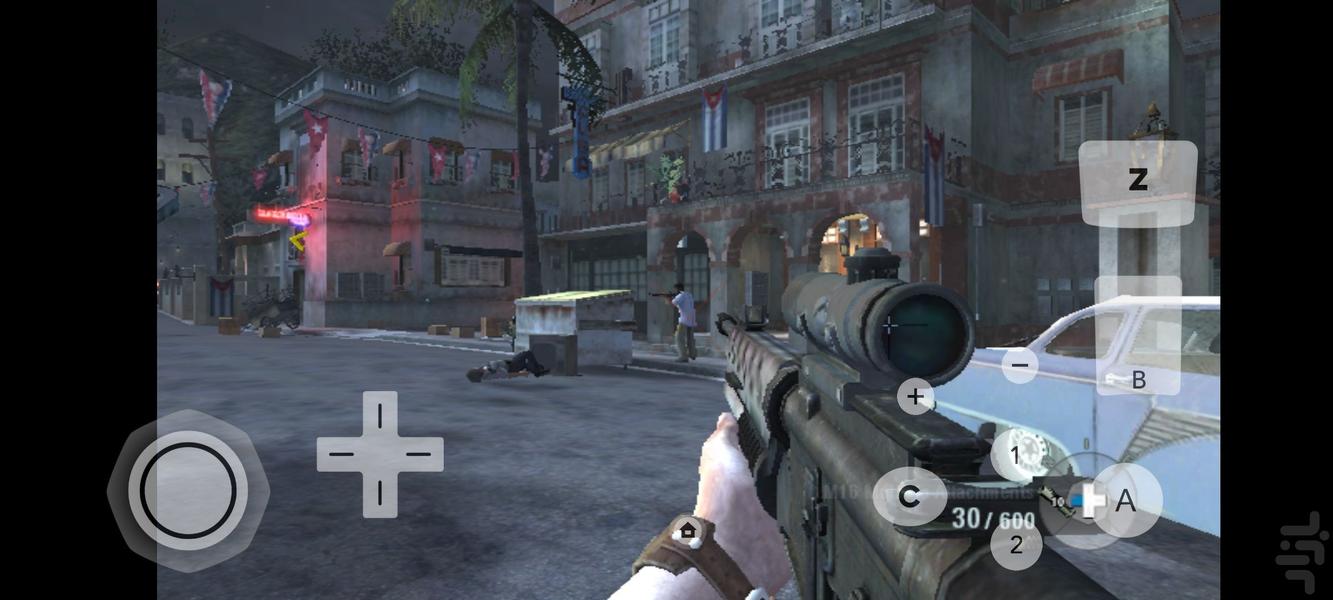This screenshot has width=1333, height=600.
Task: Tap the C overlay button
Action: (909, 496)
